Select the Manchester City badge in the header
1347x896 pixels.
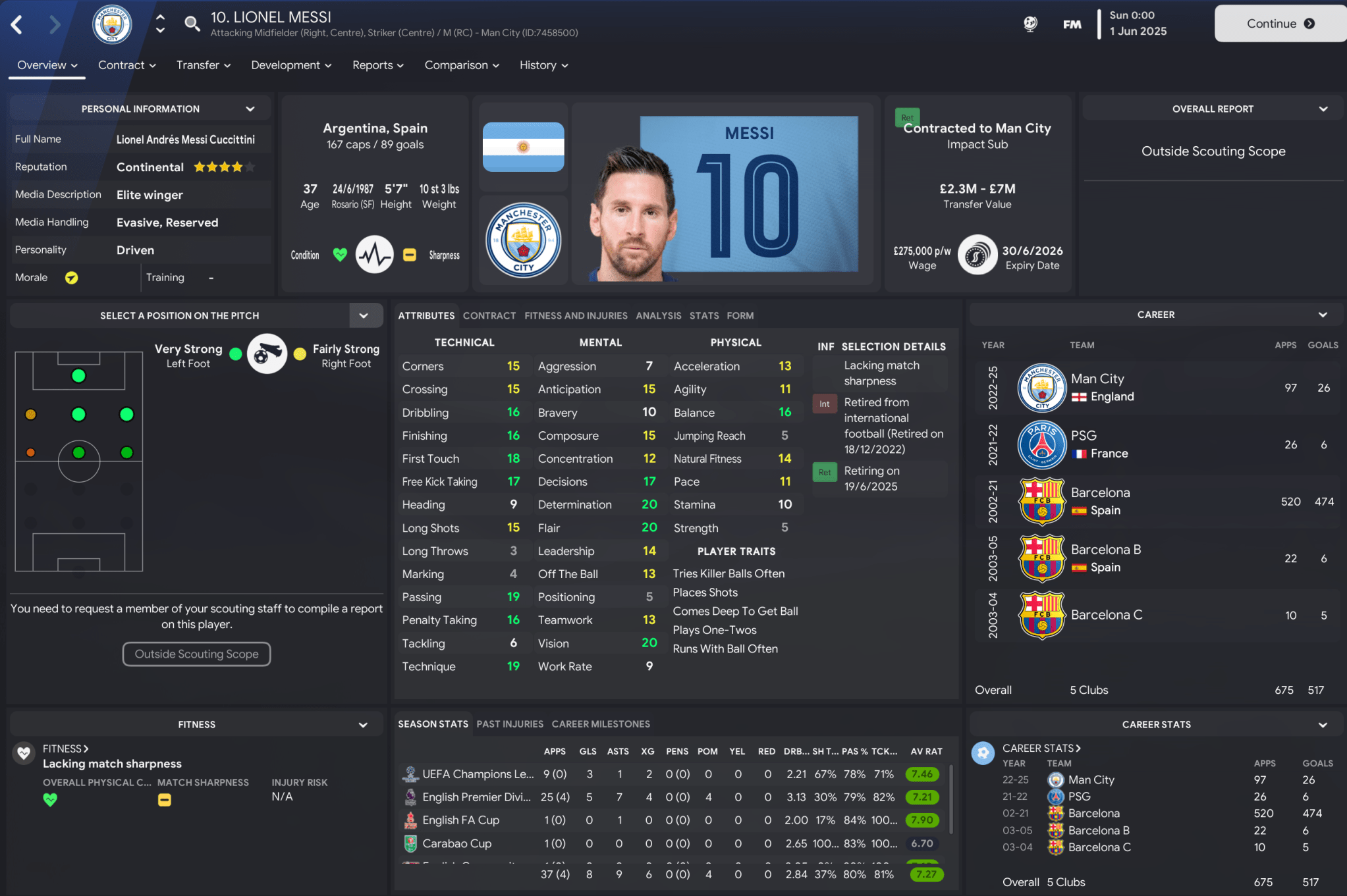pyautogui.click(x=111, y=24)
